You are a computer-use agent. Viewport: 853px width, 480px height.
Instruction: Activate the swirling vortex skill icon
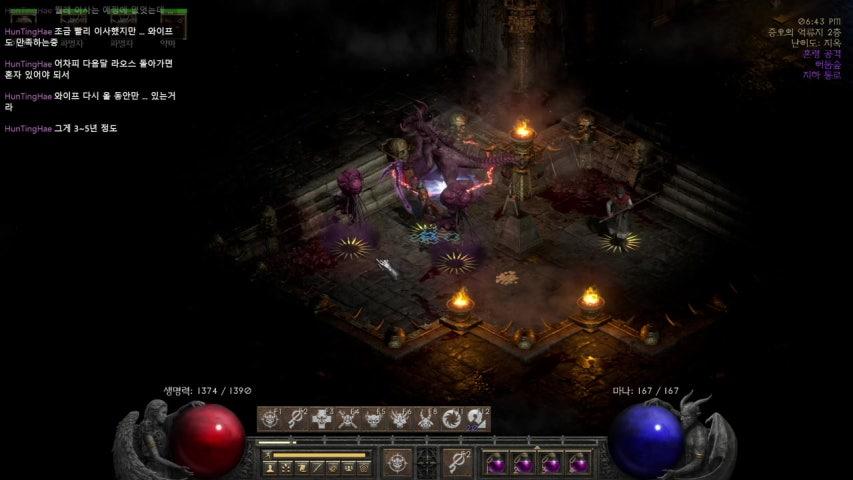(x=452, y=419)
